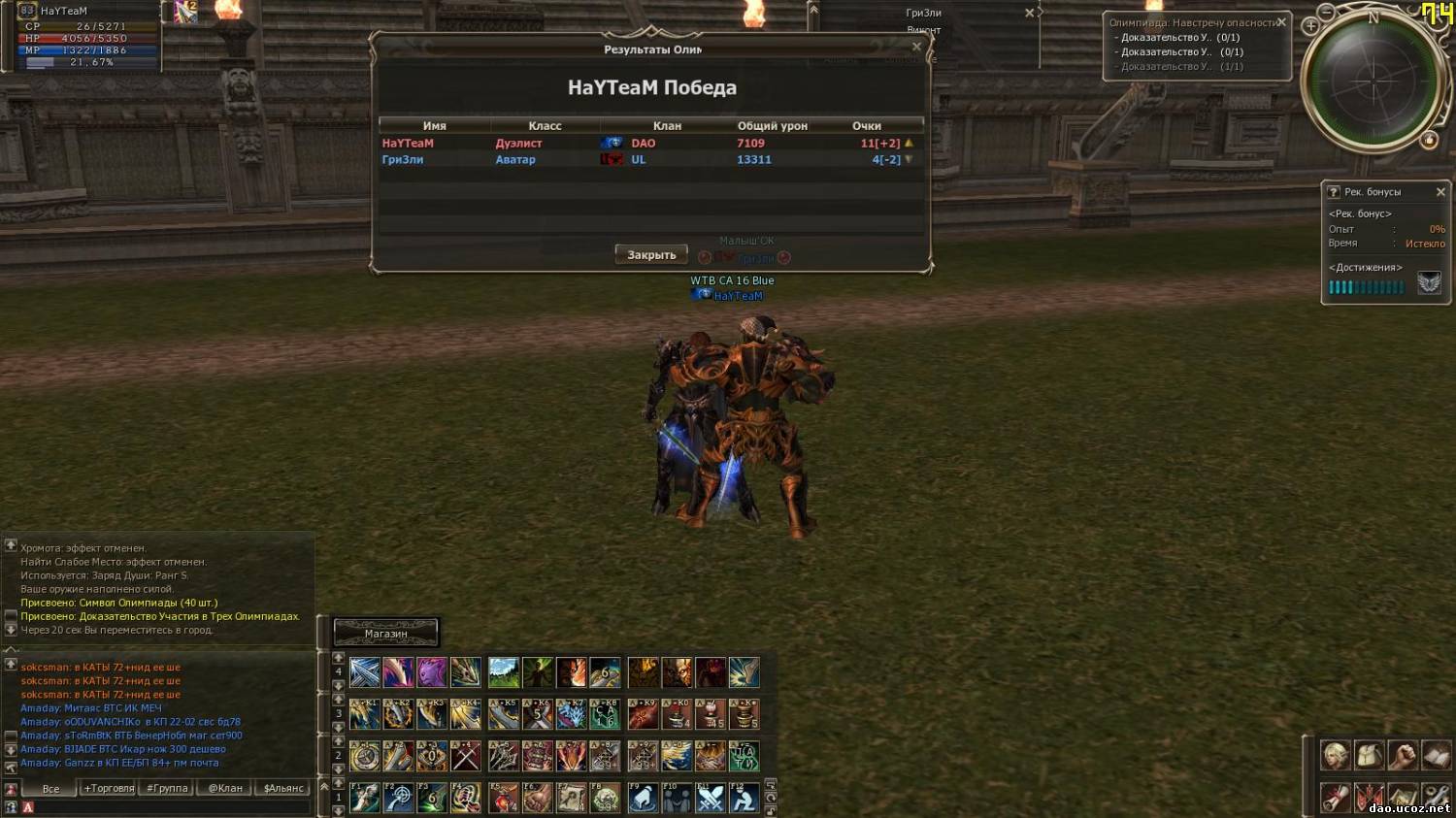Open the $Альянс chat tab
1456x818 pixels.
point(283,788)
